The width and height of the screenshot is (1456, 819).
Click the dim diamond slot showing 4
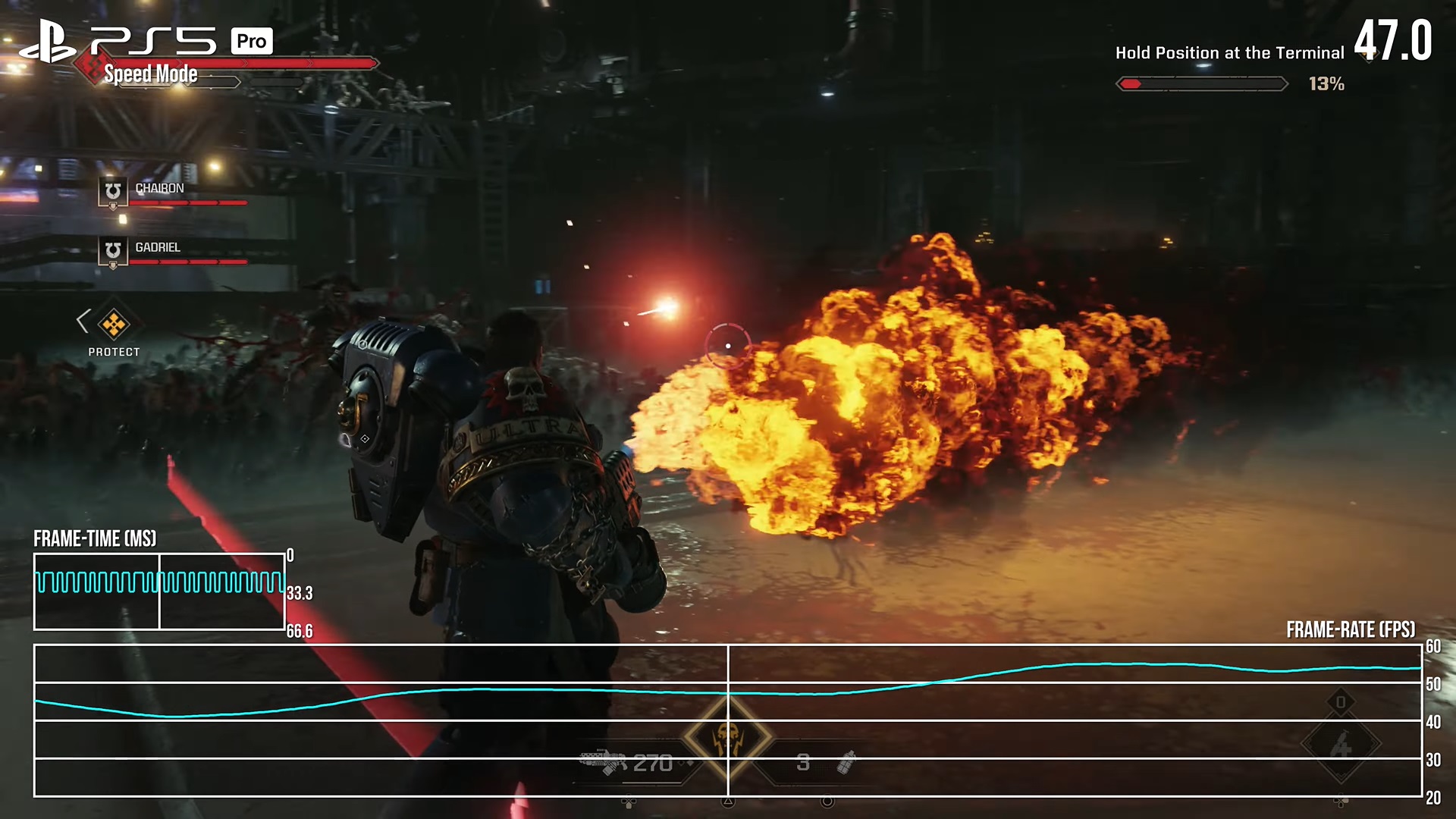click(1341, 745)
